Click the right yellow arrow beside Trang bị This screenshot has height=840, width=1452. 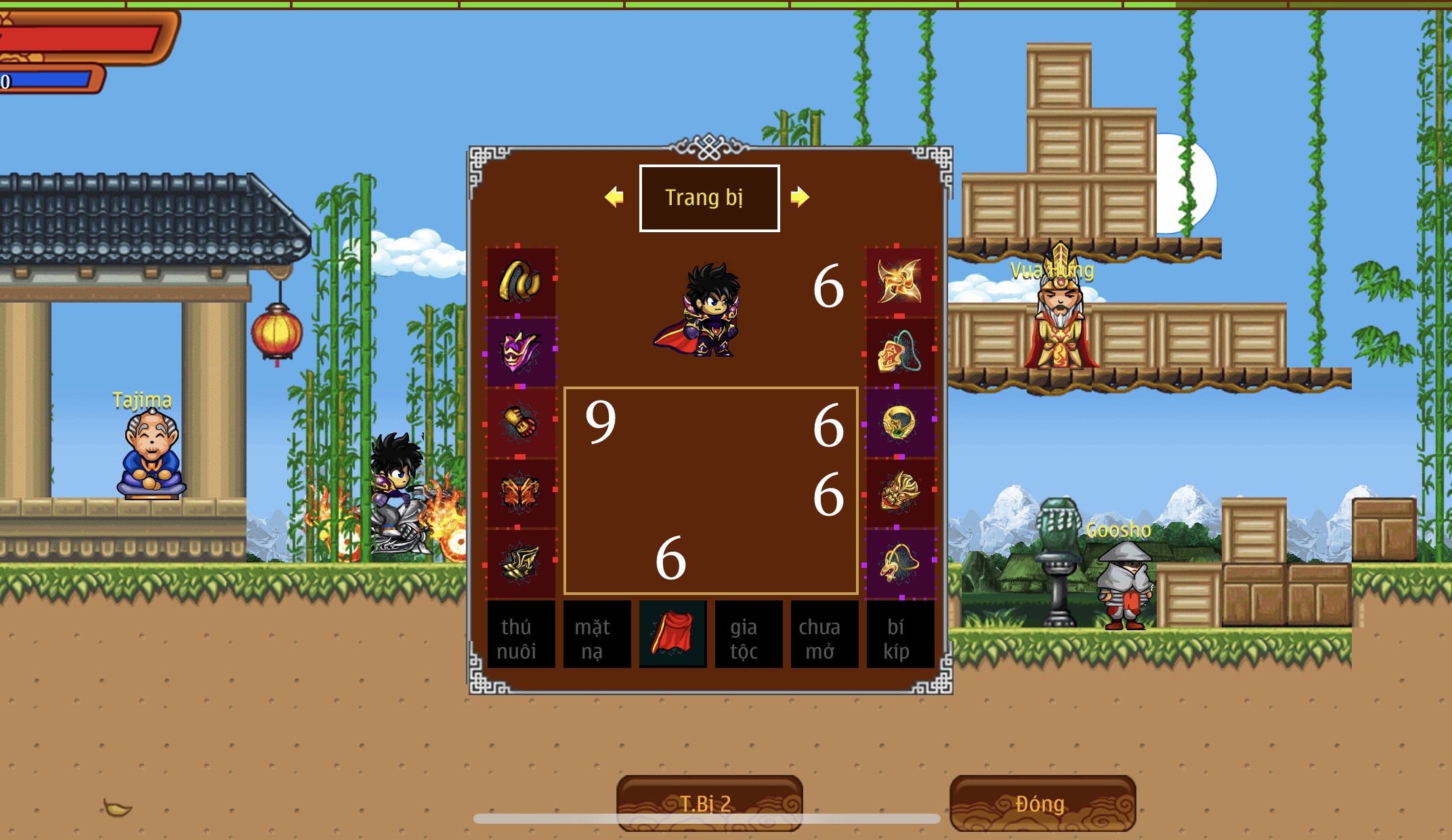tap(800, 197)
